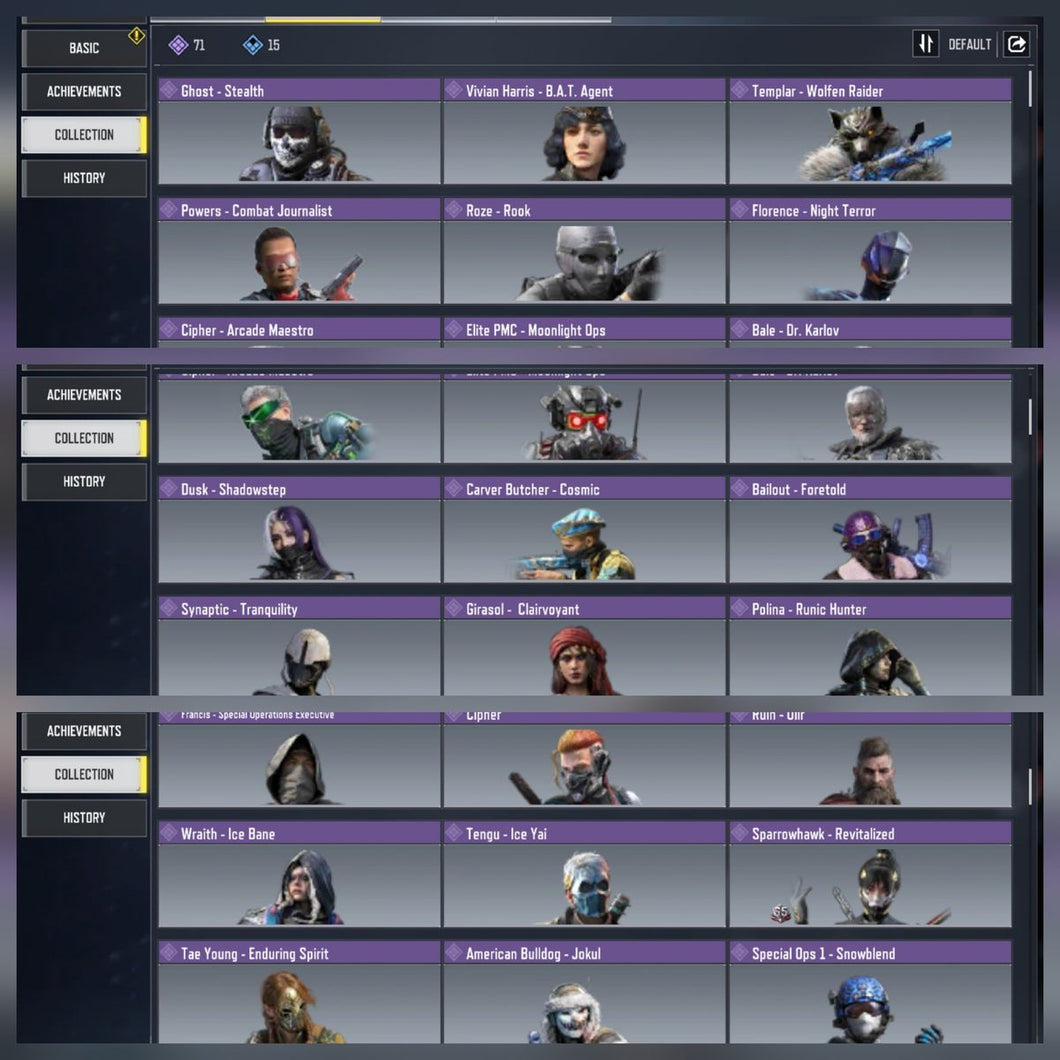Switch to the Basic tab

84,48
